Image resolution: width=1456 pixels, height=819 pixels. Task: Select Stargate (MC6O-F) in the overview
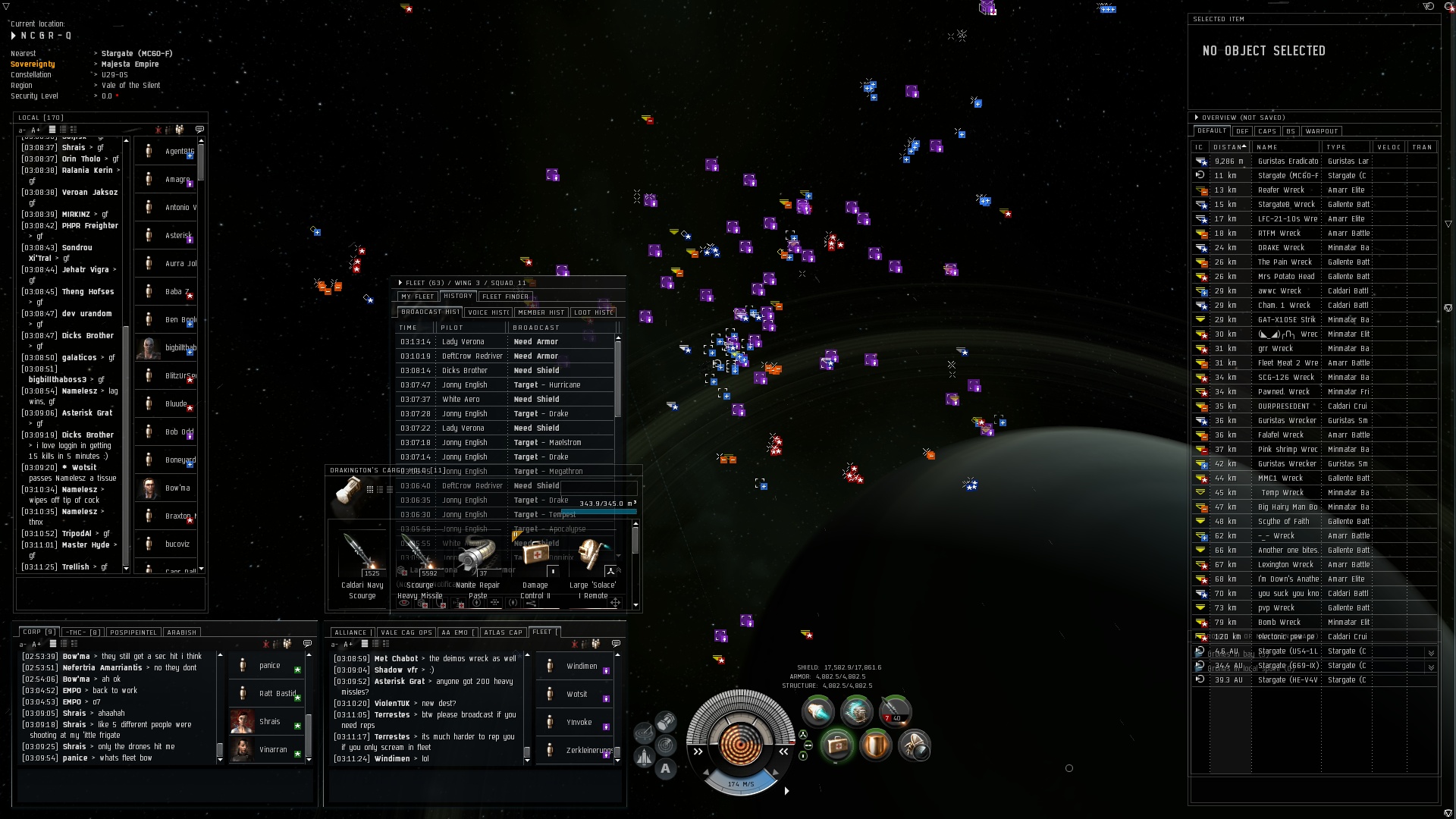[x=1288, y=176]
